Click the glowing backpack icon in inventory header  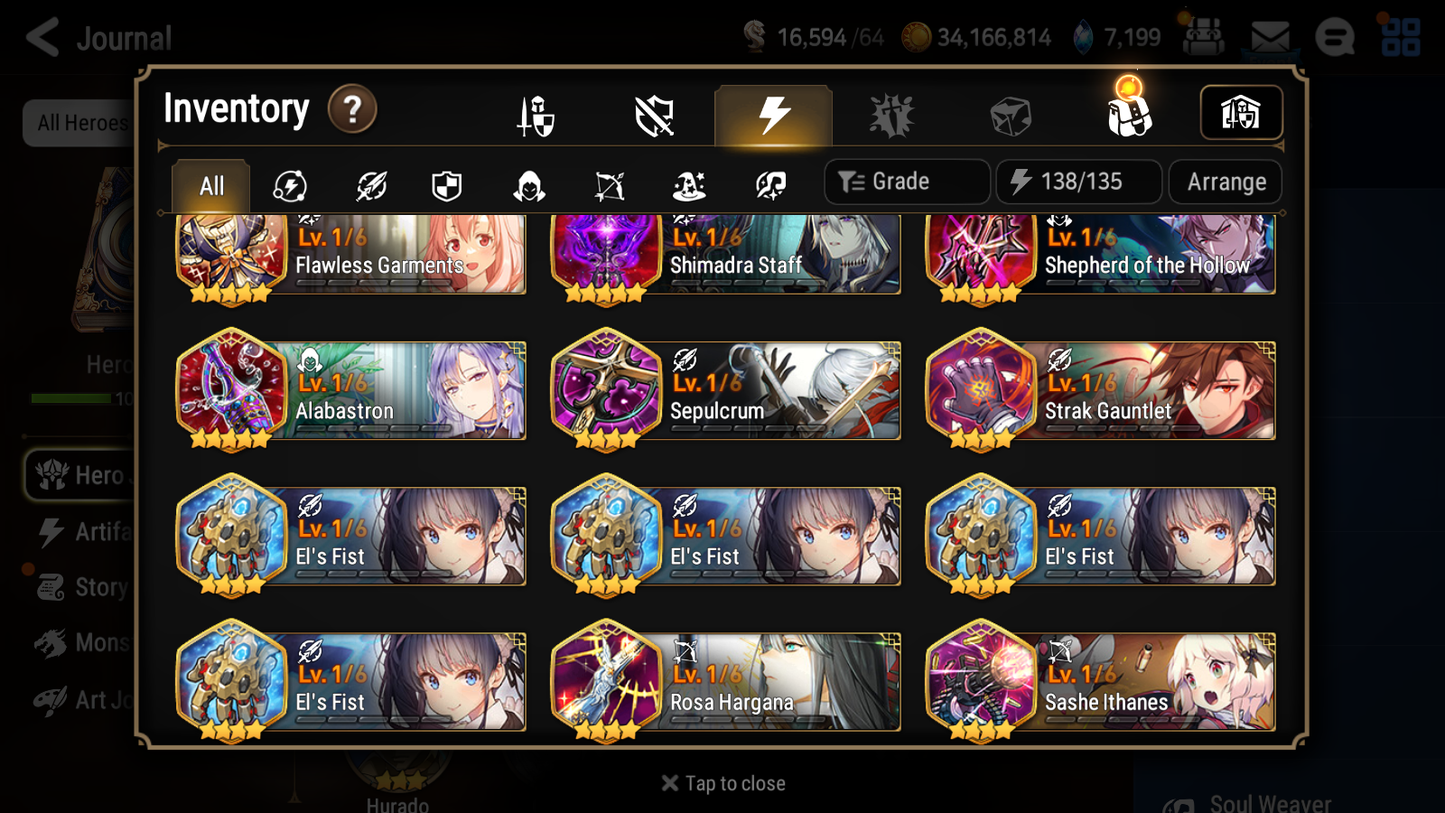(x=1127, y=113)
